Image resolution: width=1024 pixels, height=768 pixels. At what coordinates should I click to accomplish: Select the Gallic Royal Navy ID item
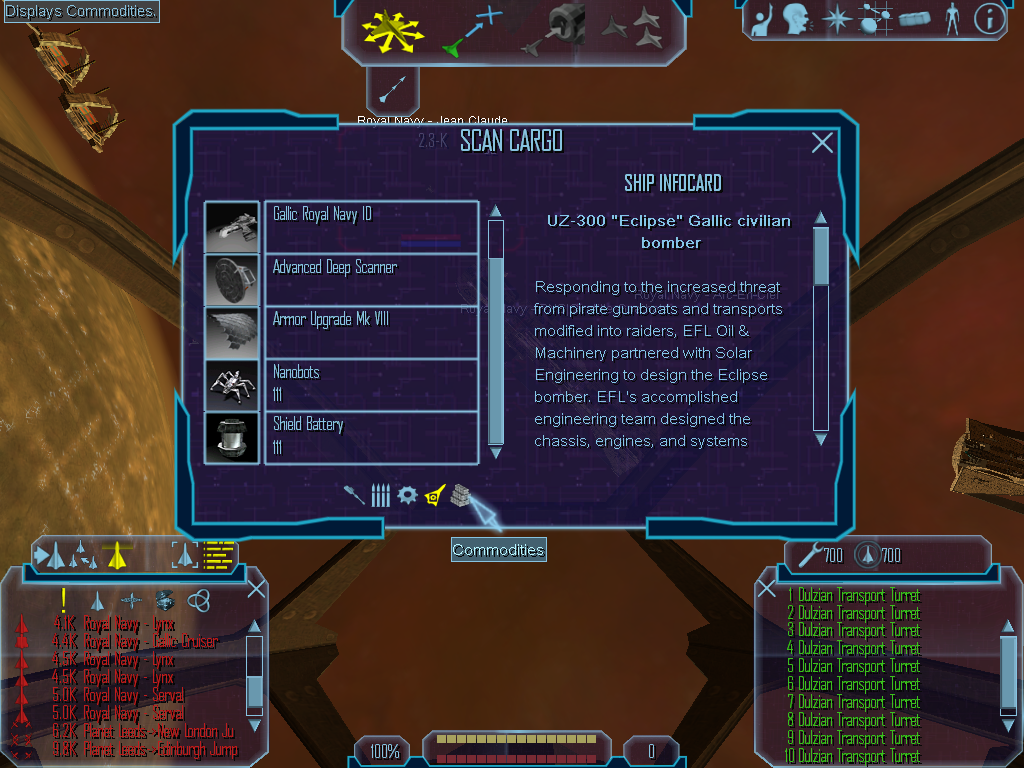371,226
